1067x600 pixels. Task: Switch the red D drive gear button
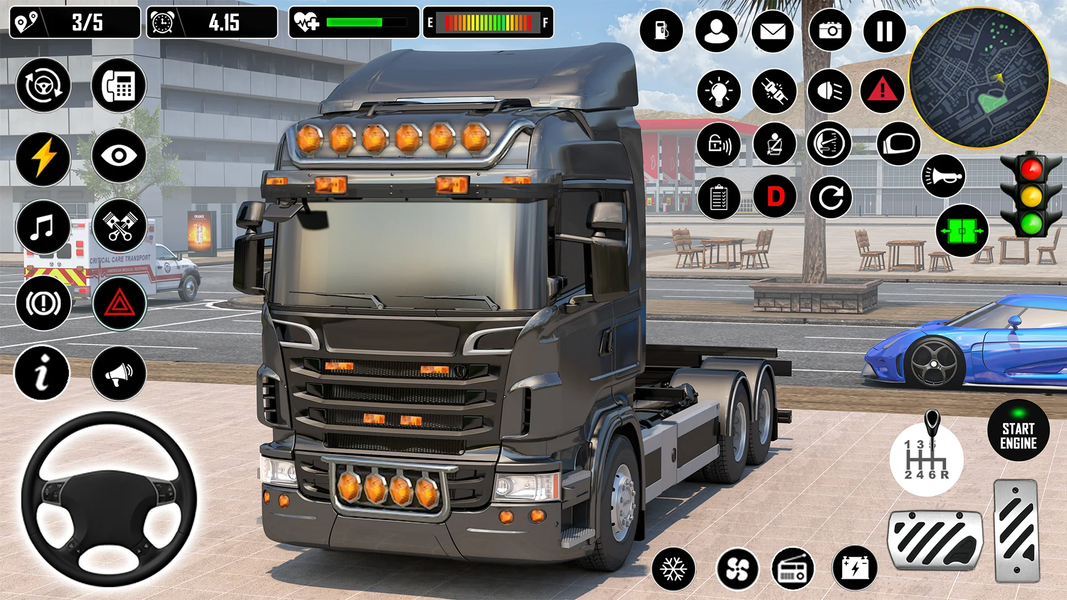(775, 197)
